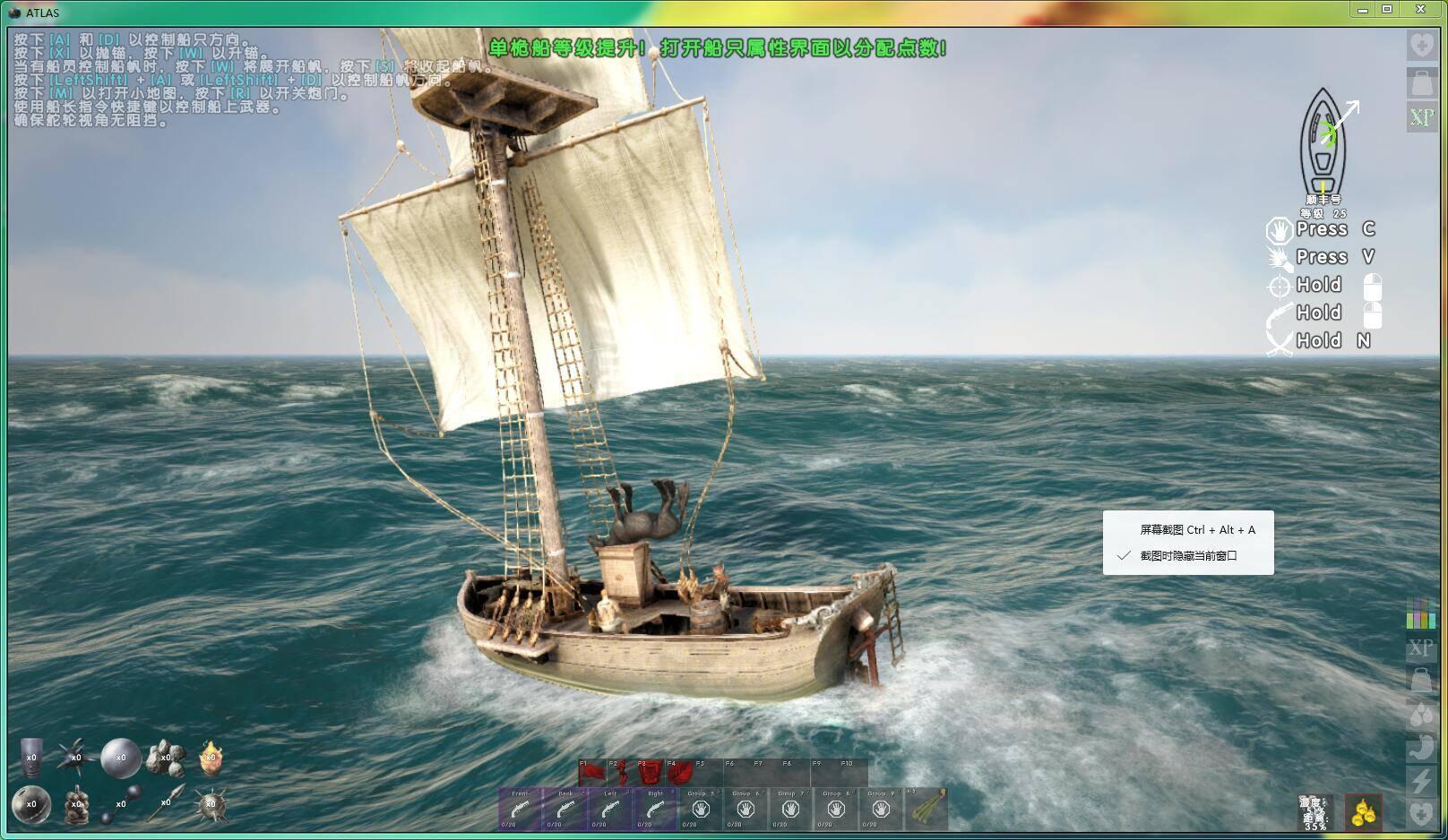Click the gold coins item thumbnail

[1362, 813]
